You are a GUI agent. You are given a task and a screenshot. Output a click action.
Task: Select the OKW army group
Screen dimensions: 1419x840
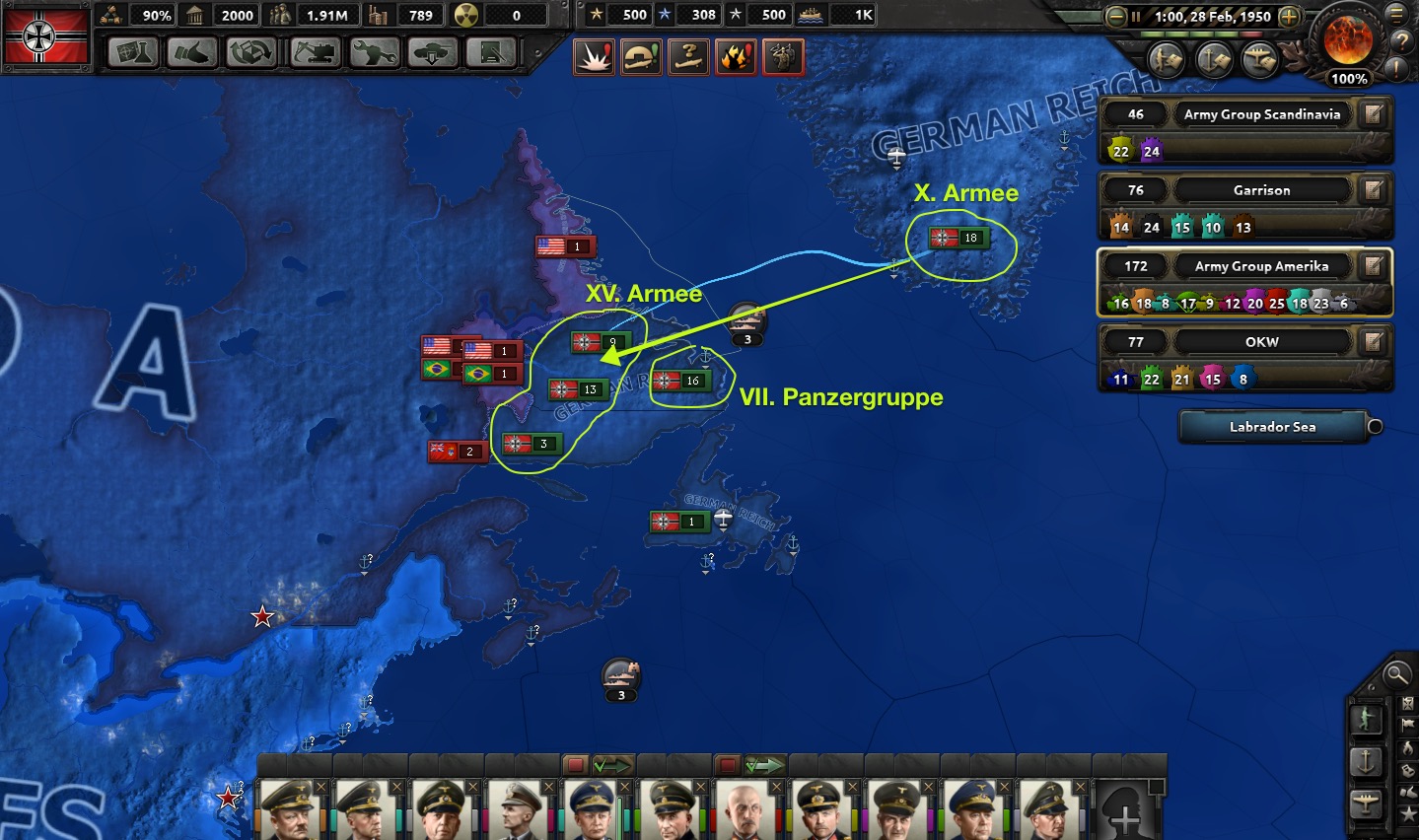pos(1261,342)
